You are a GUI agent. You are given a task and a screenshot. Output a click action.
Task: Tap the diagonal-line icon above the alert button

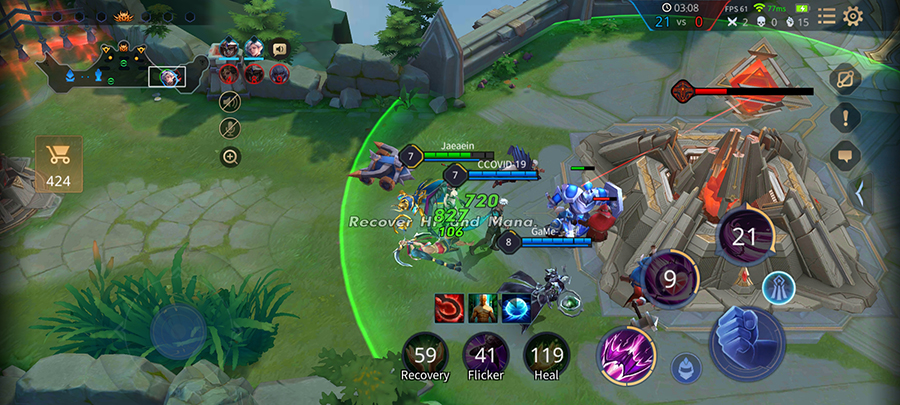[x=845, y=79]
